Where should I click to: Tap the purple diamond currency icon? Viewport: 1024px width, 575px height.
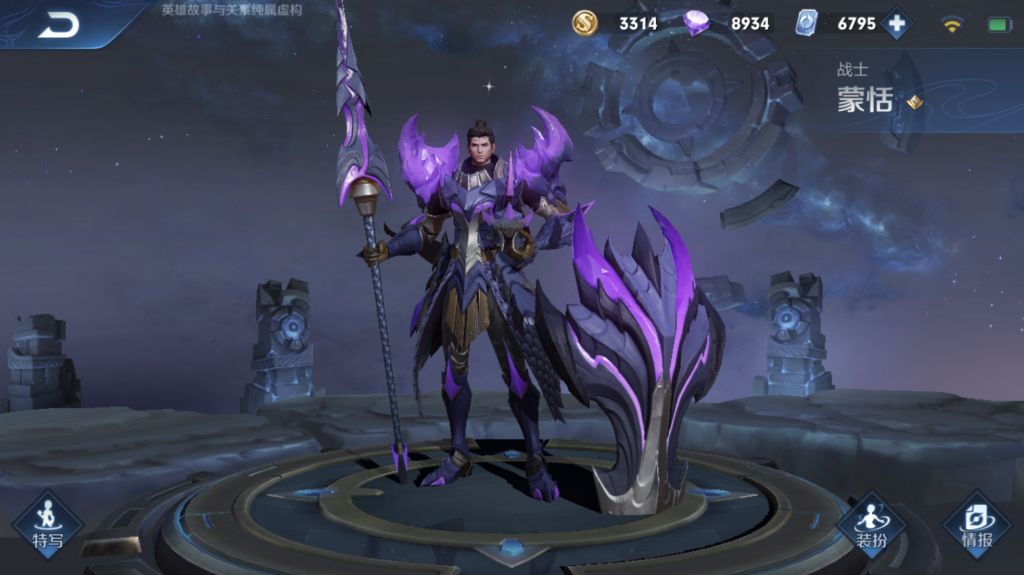(x=697, y=23)
